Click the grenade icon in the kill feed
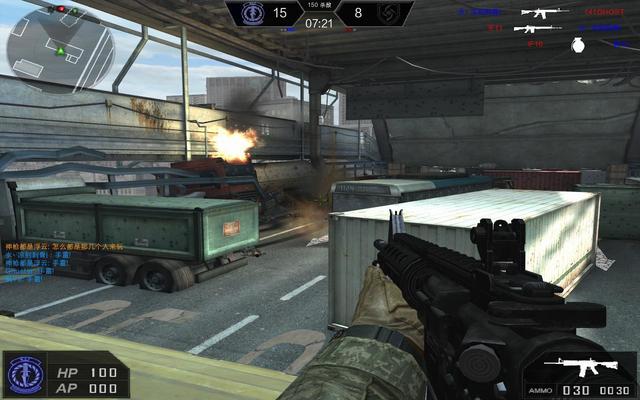Image resolution: width=640 pixels, height=400 pixels. (576, 44)
